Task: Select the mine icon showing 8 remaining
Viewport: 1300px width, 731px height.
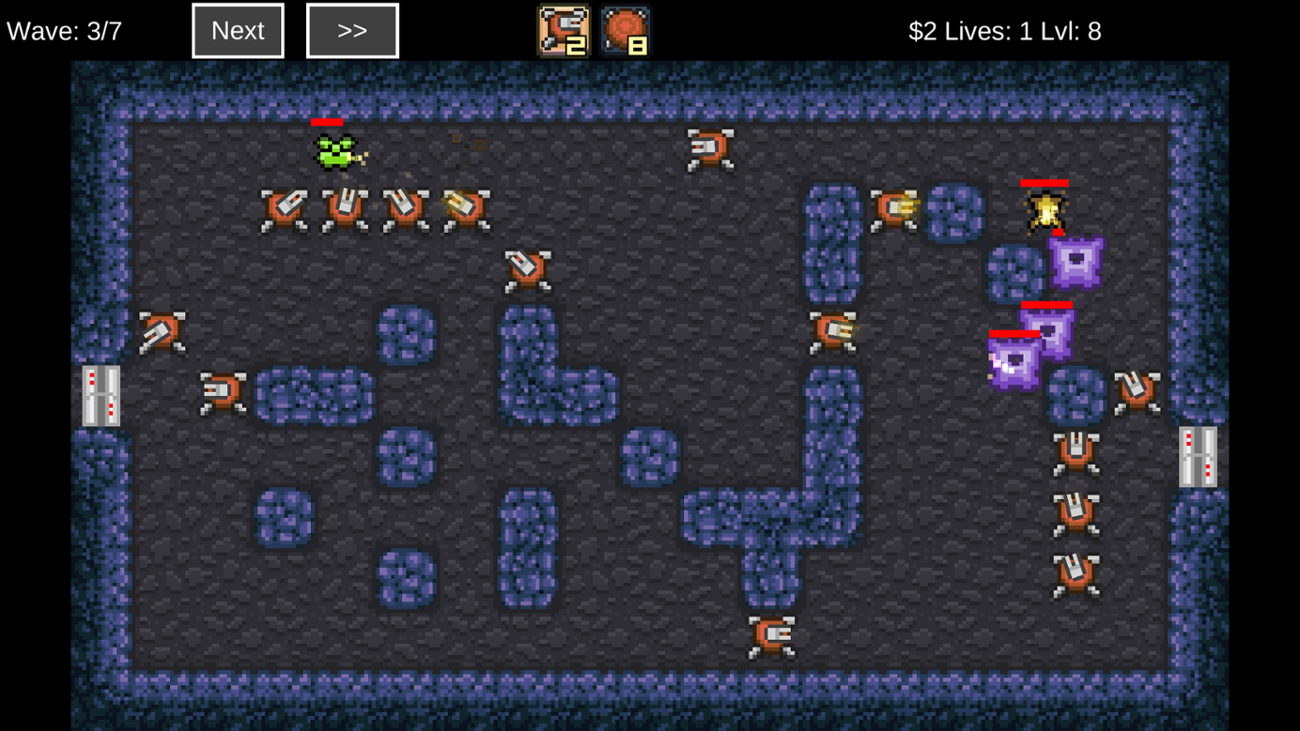Action: coord(625,30)
